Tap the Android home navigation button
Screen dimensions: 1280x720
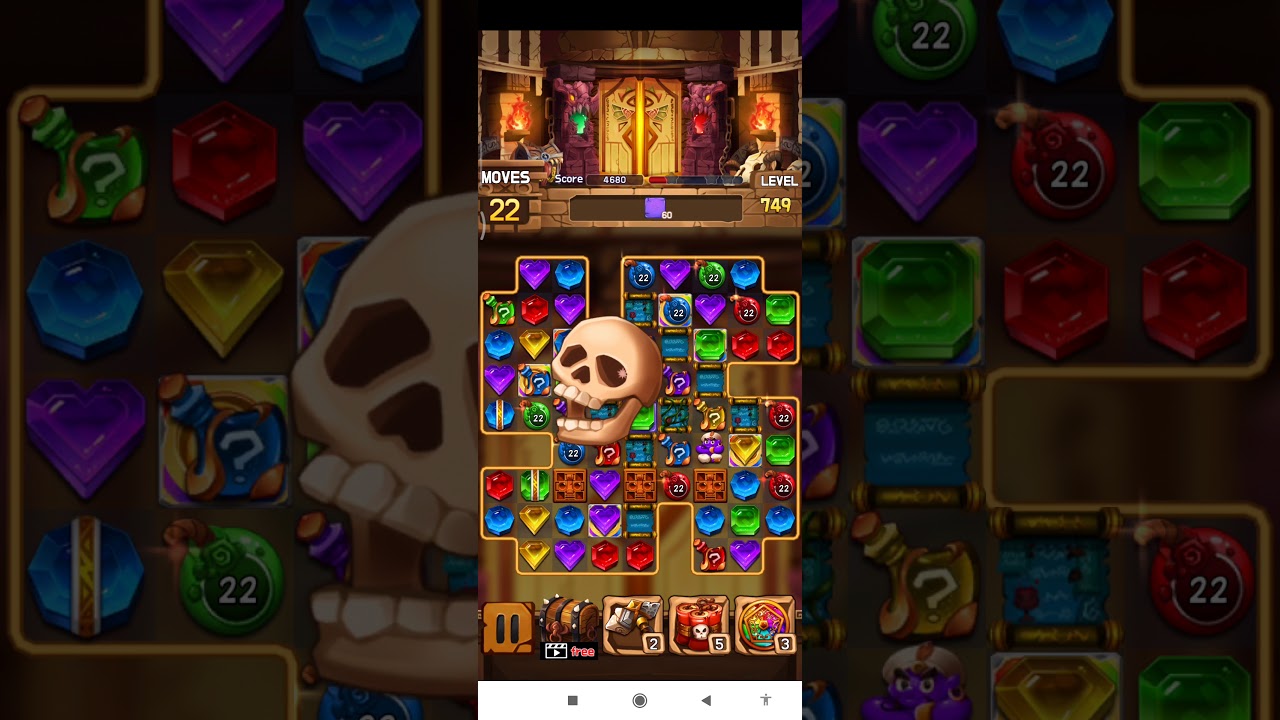640,700
